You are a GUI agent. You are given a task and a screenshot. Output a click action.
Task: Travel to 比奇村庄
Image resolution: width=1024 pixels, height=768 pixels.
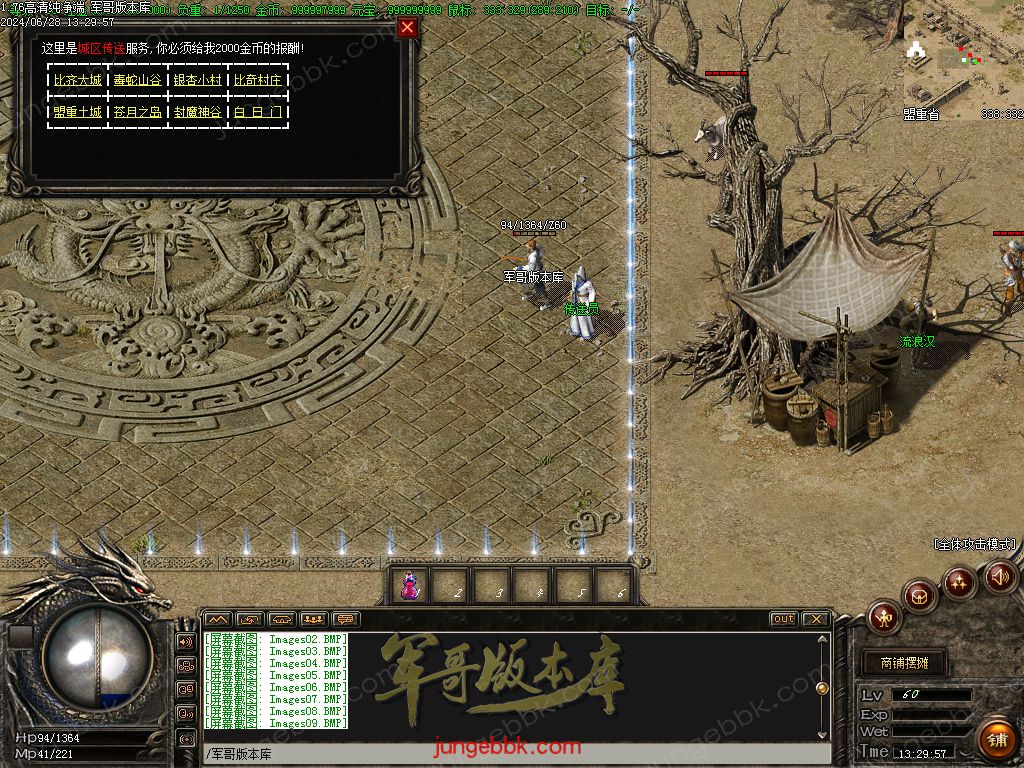[257, 80]
